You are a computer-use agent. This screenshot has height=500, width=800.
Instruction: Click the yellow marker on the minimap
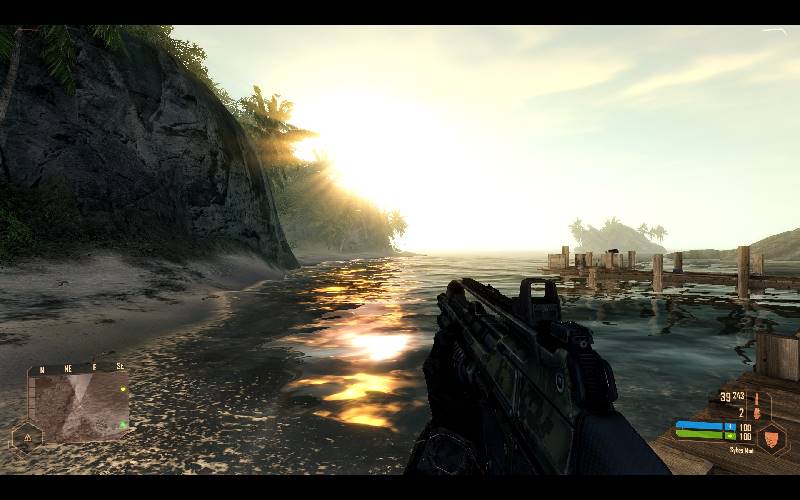pos(121,389)
